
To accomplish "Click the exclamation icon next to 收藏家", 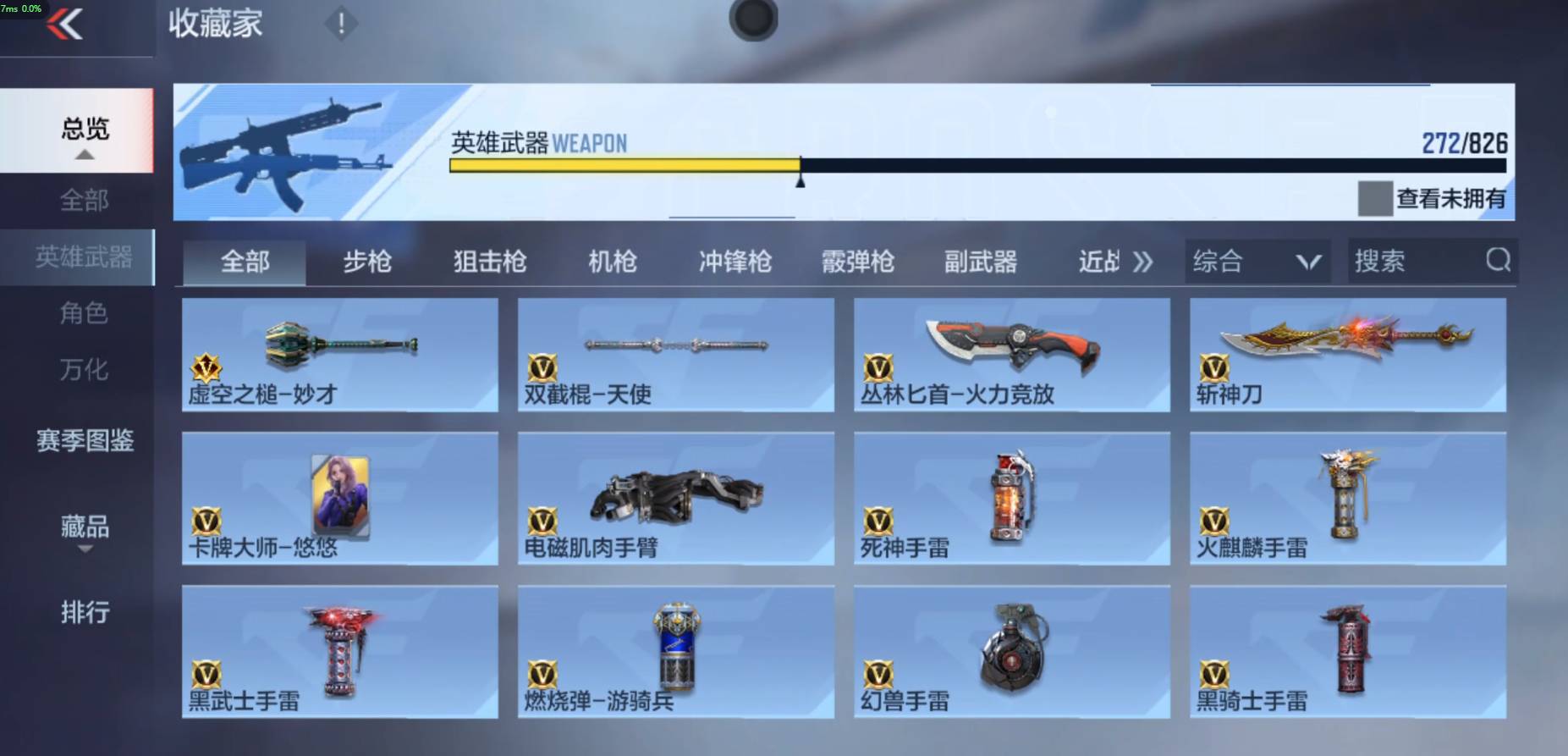I will tap(341, 24).
